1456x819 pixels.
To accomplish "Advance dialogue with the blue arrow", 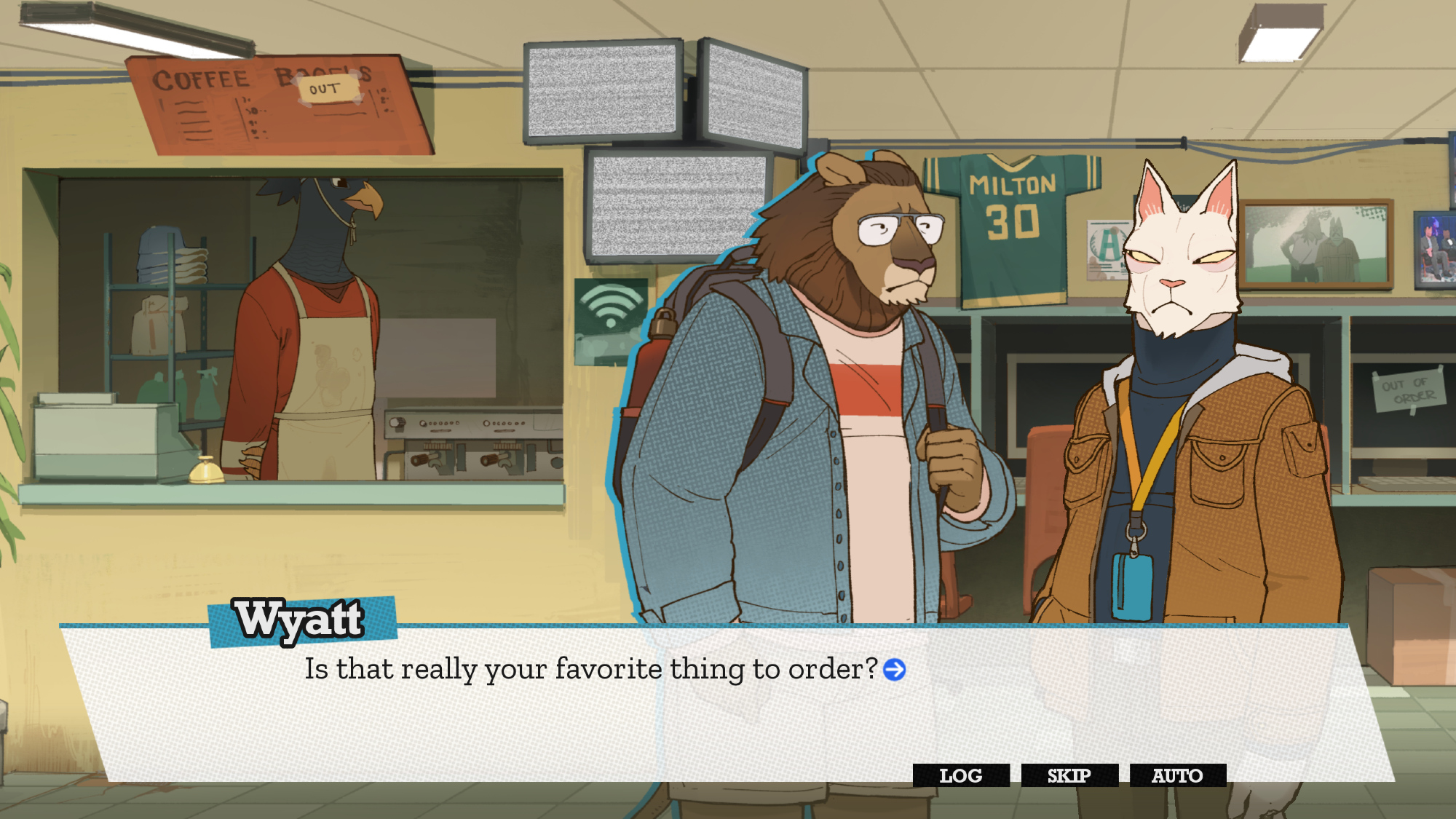I will 894,669.
